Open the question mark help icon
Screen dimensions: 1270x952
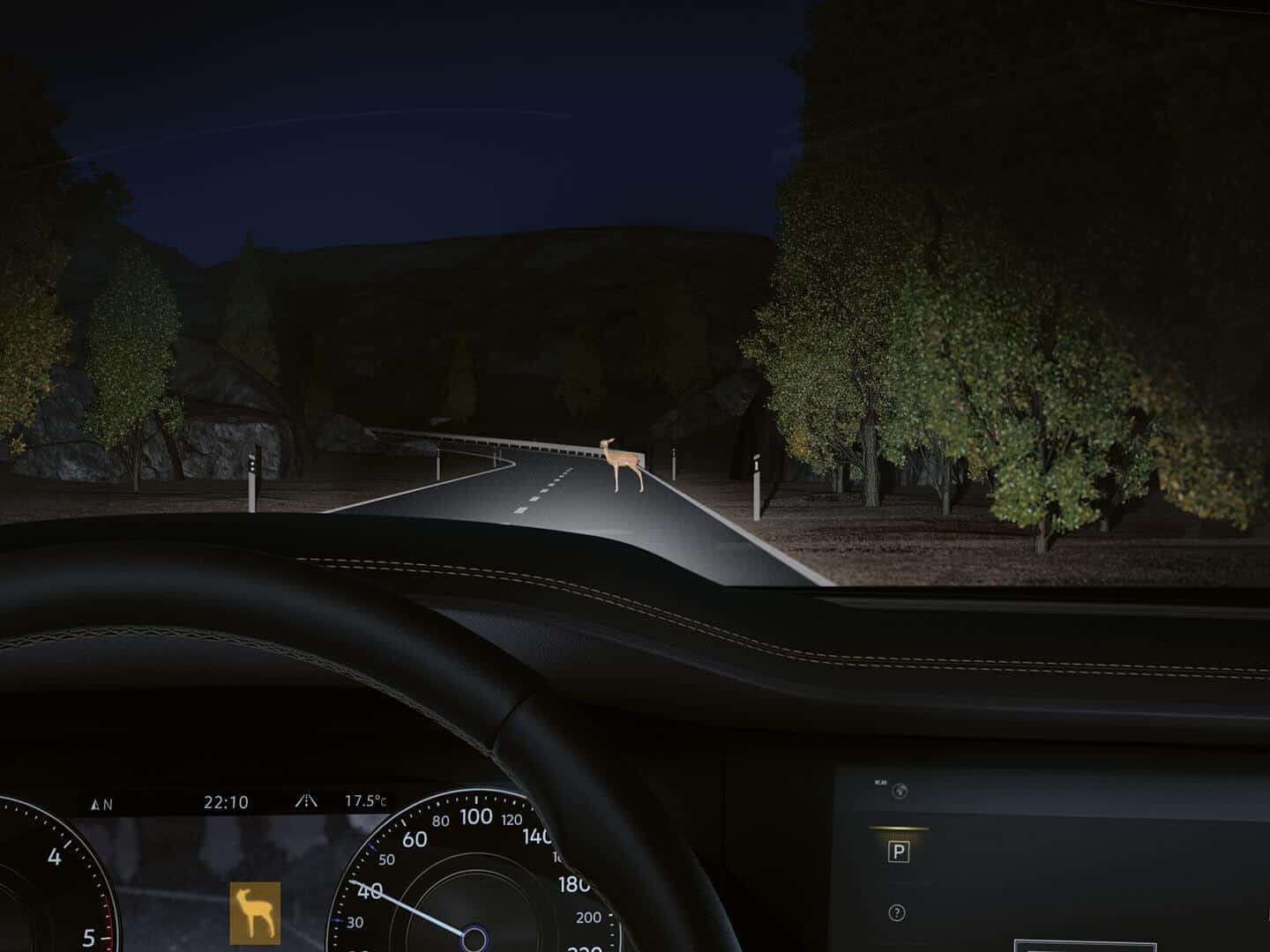[898, 913]
